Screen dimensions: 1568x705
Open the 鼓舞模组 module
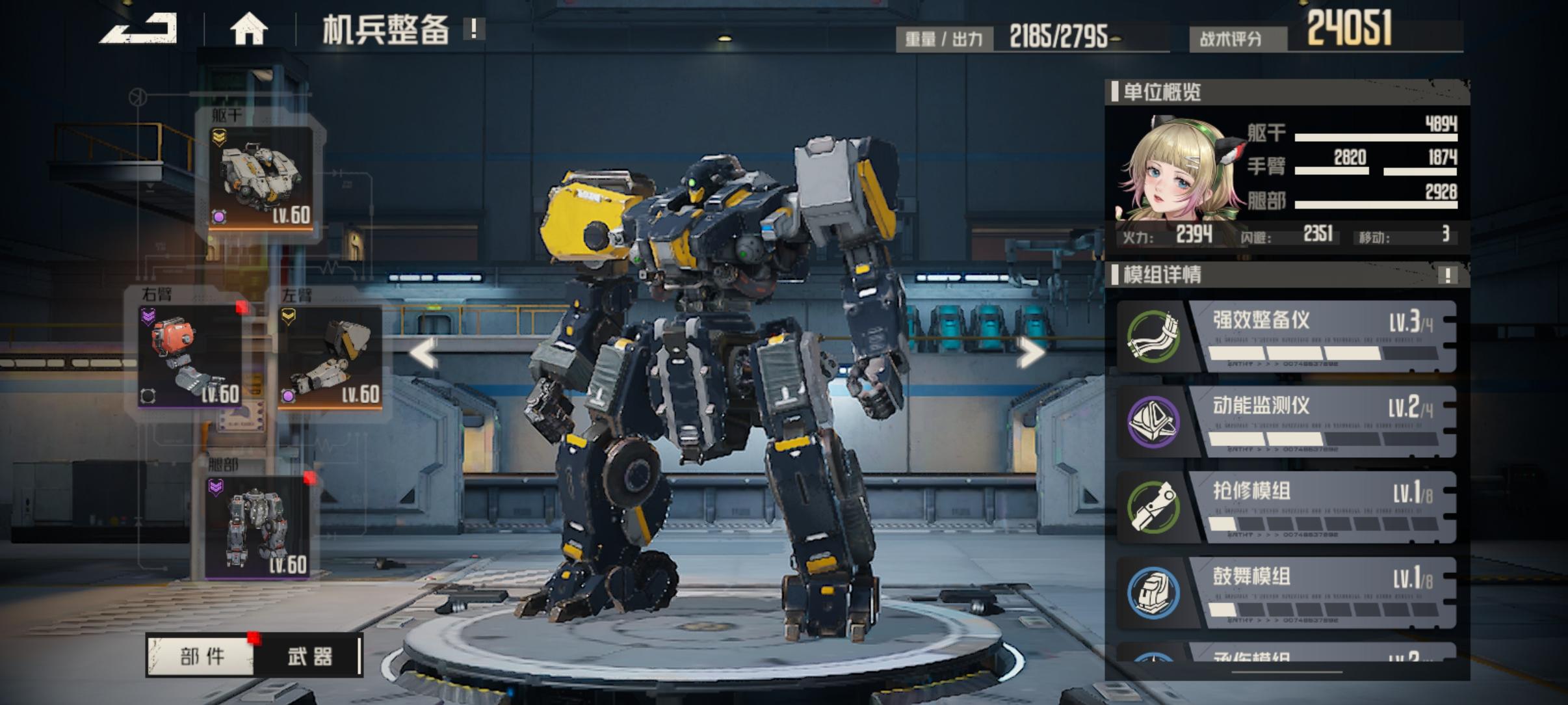(x=1287, y=592)
